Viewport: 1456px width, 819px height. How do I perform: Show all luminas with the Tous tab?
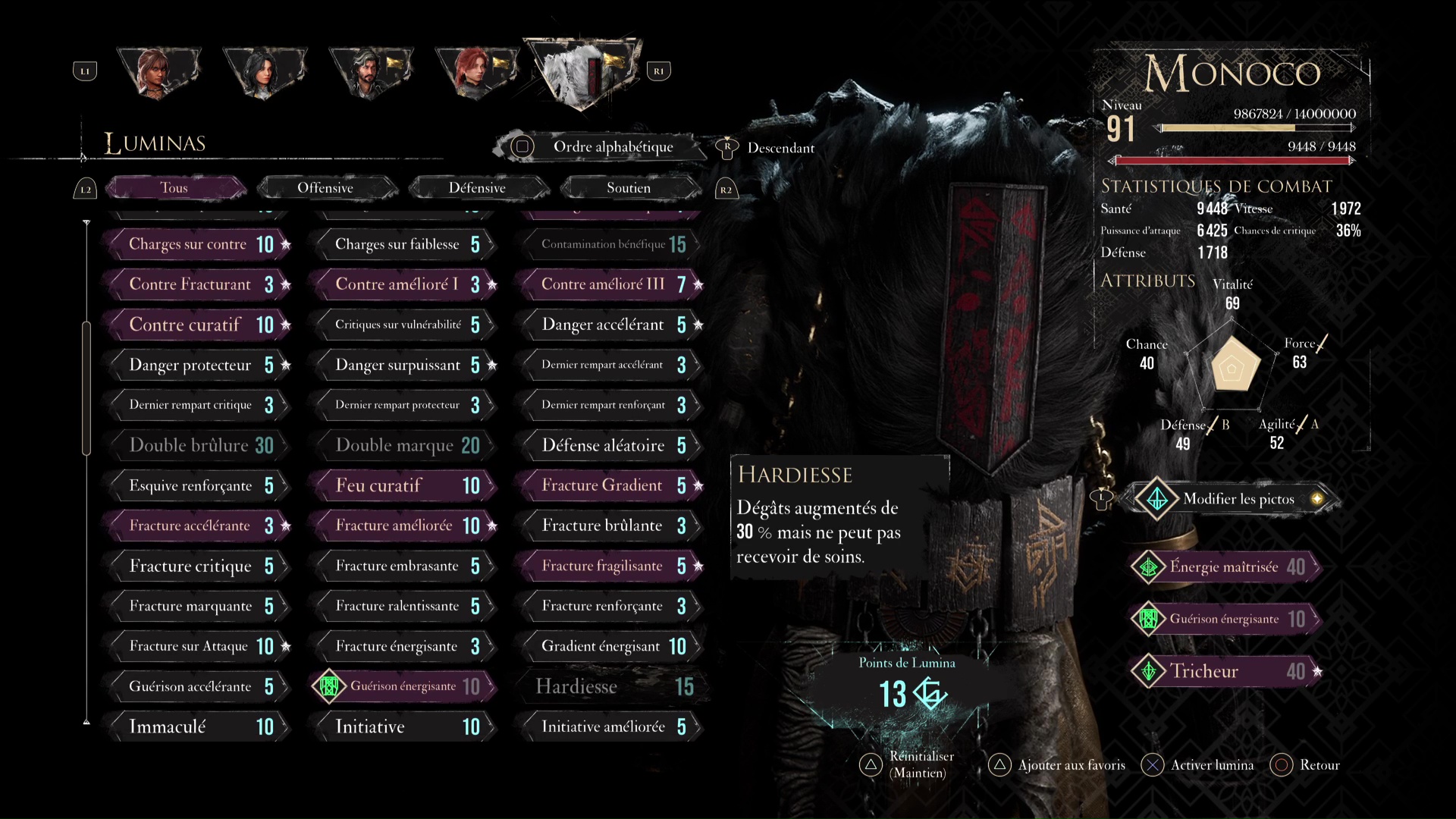click(174, 188)
